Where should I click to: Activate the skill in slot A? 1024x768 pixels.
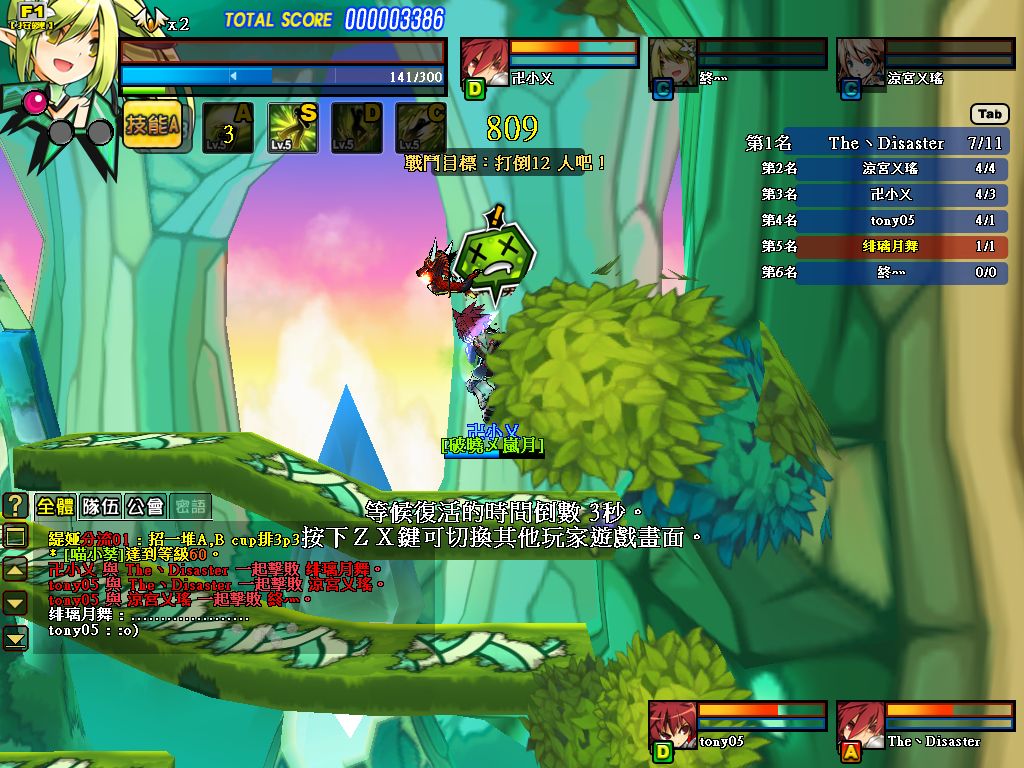click(228, 128)
